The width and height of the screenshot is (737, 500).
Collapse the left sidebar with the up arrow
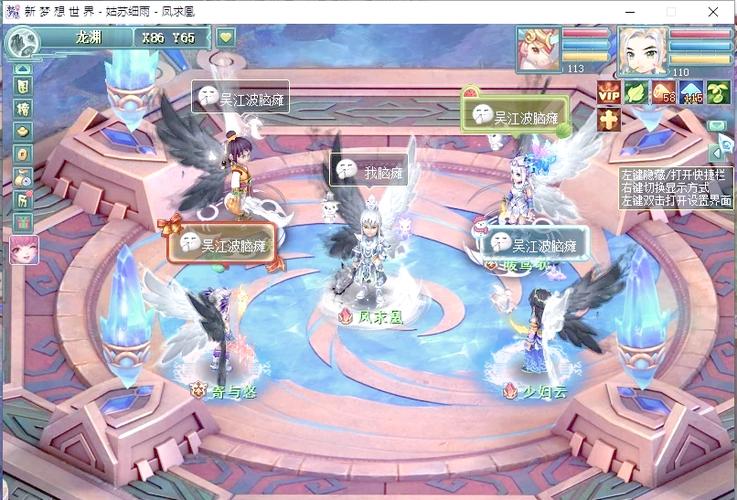[22, 68]
